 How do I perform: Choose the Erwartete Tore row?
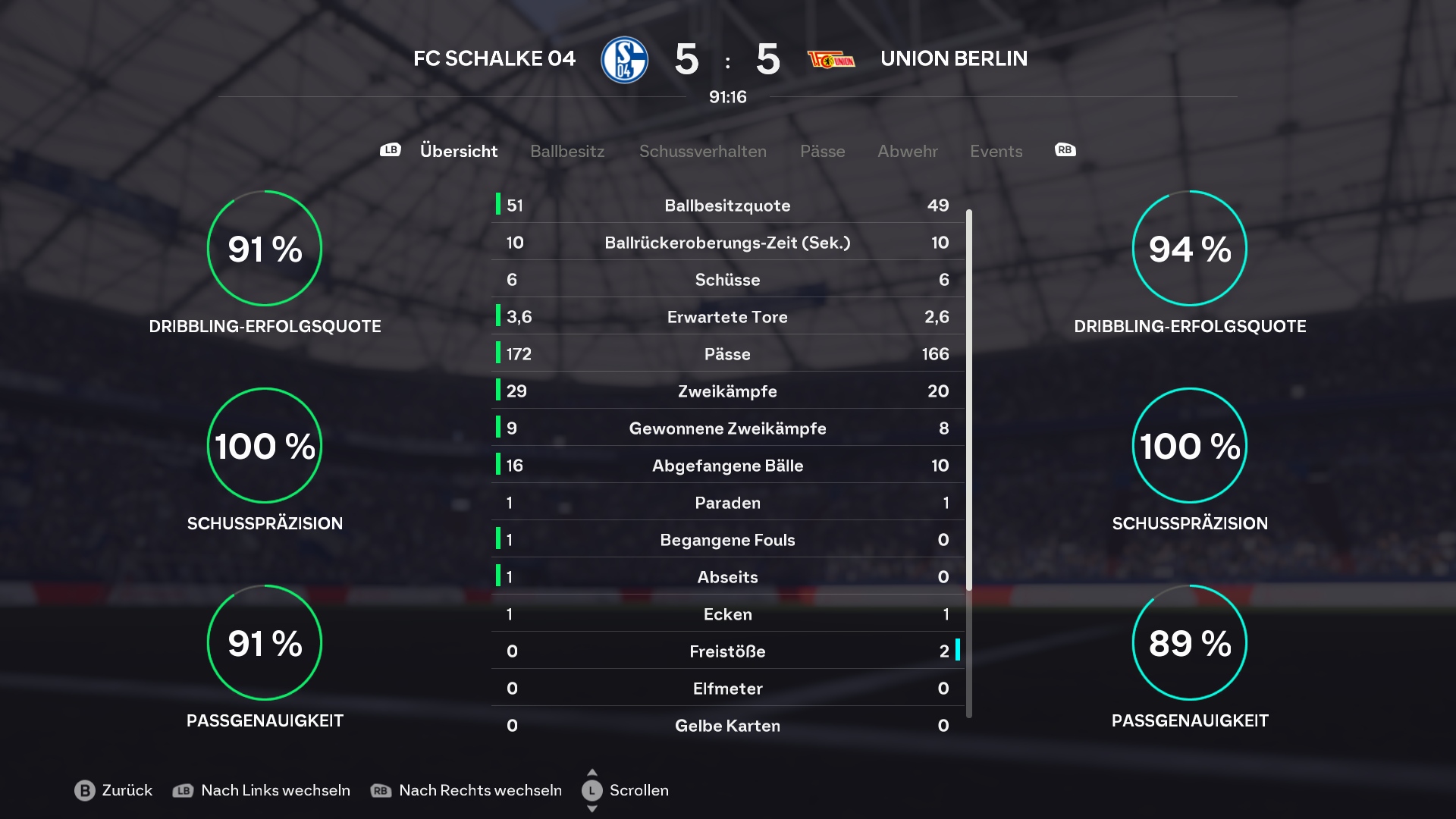click(x=727, y=317)
